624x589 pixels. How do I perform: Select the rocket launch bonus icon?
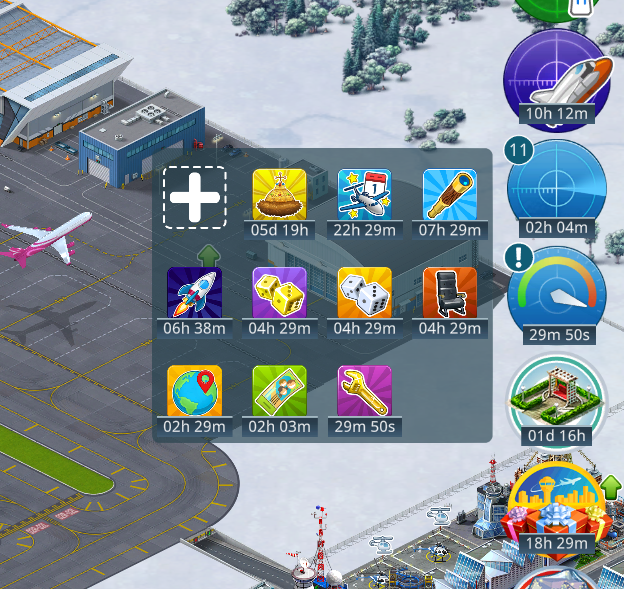pos(194,293)
